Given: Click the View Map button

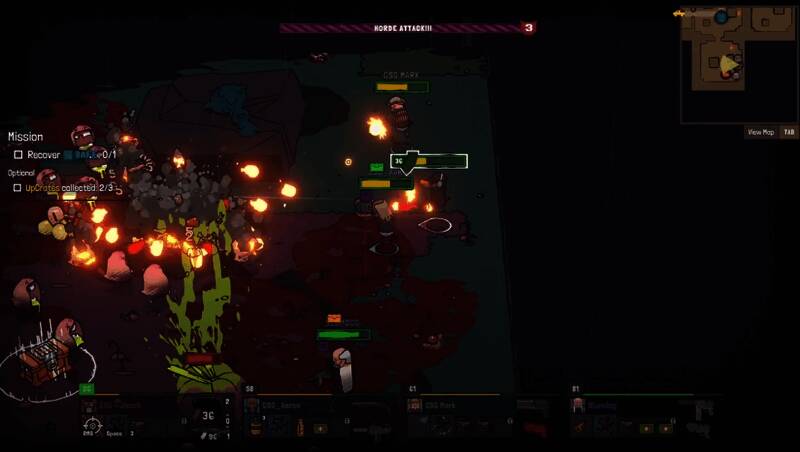Looking at the screenshot, I should pyautogui.click(x=760, y=132).
